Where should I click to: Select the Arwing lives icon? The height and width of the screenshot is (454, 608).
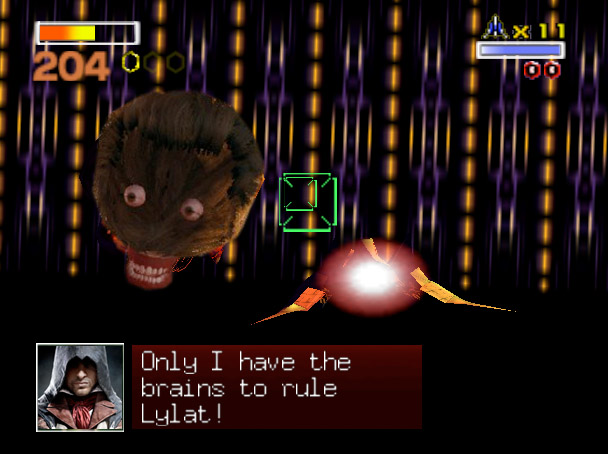point(496,28)
